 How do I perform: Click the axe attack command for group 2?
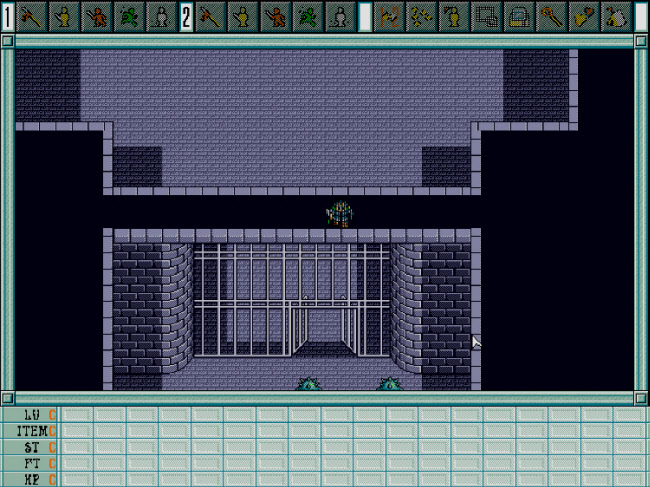[x=211, y=16]
